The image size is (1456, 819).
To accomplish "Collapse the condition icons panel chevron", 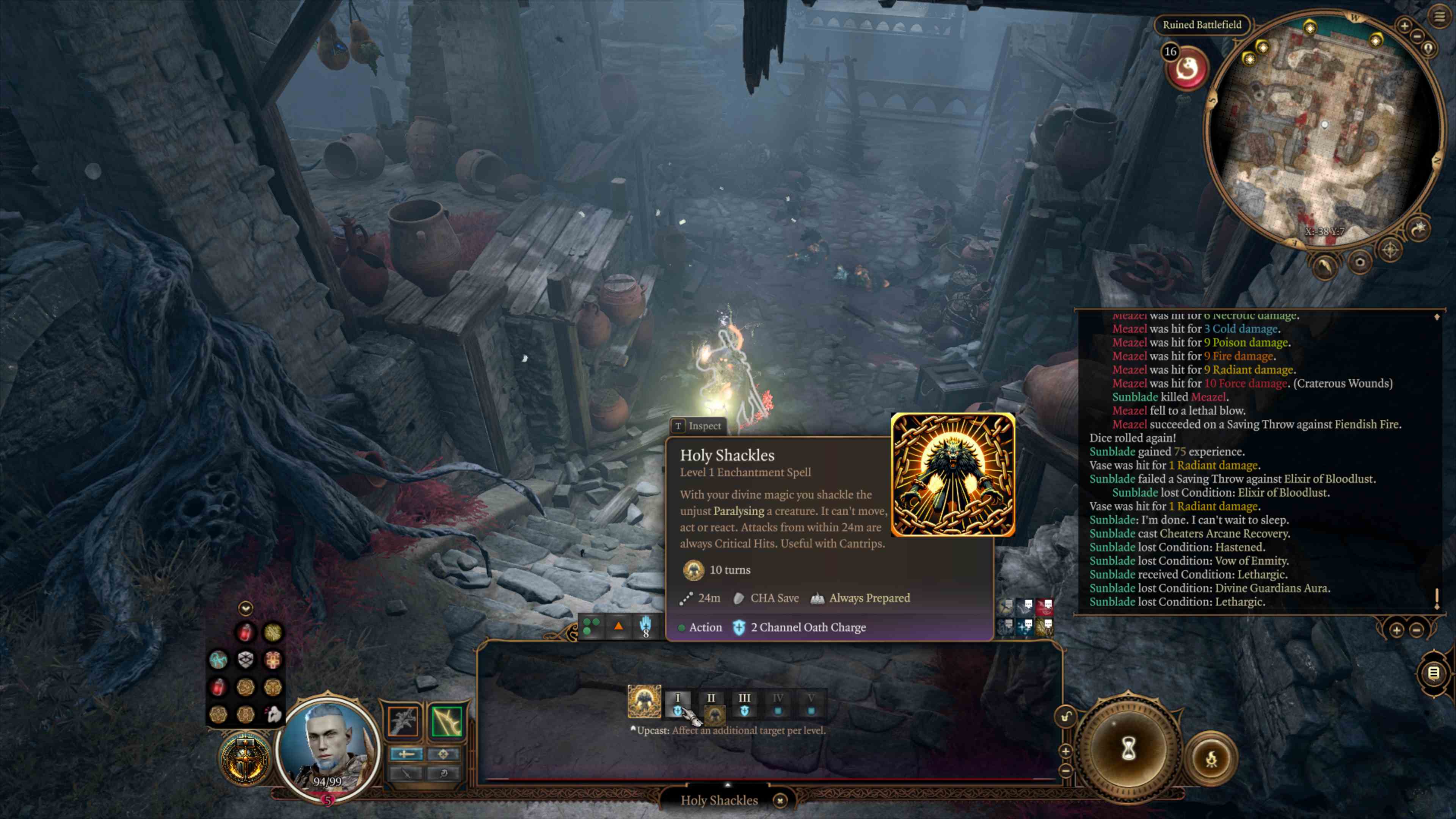I will (x=245, y=608).
